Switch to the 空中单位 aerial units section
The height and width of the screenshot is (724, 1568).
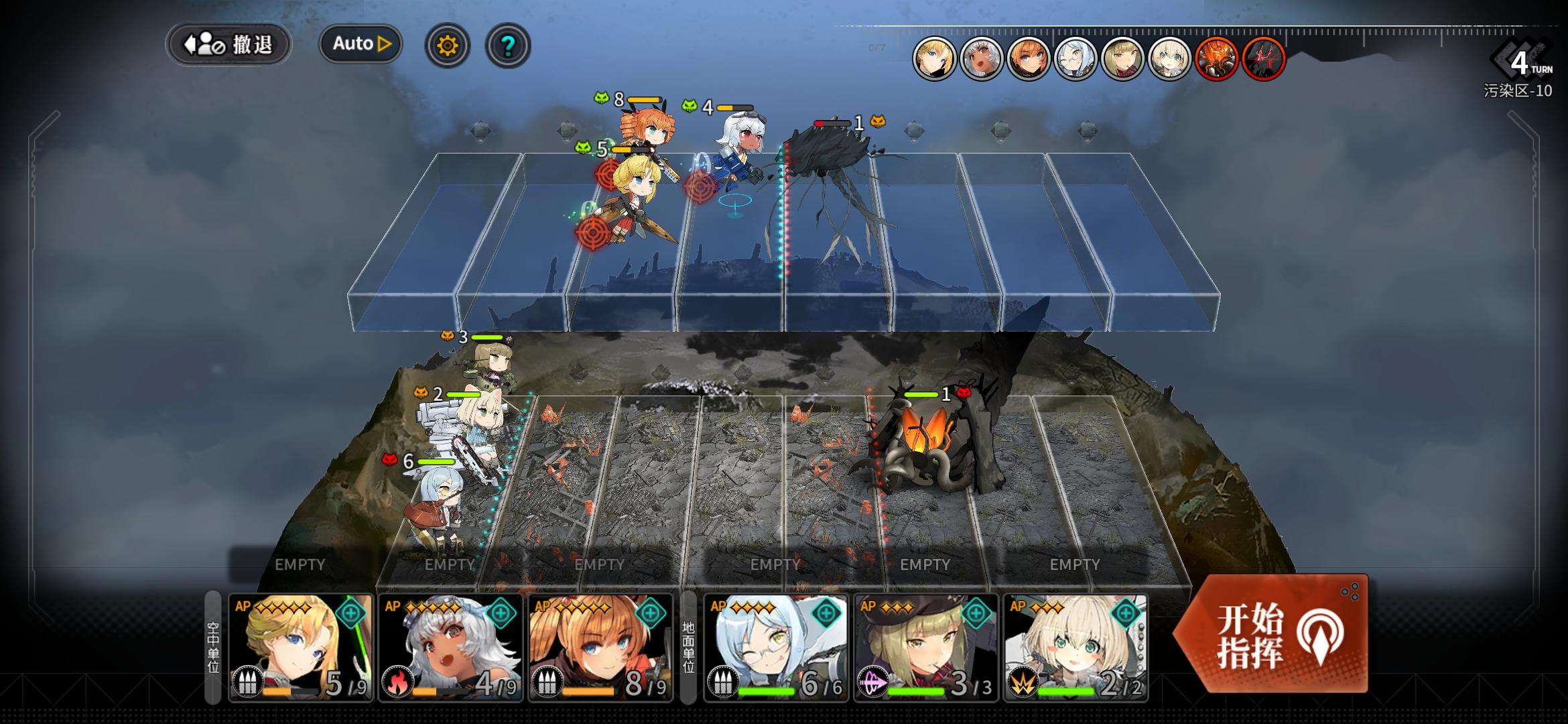(212, 644)
